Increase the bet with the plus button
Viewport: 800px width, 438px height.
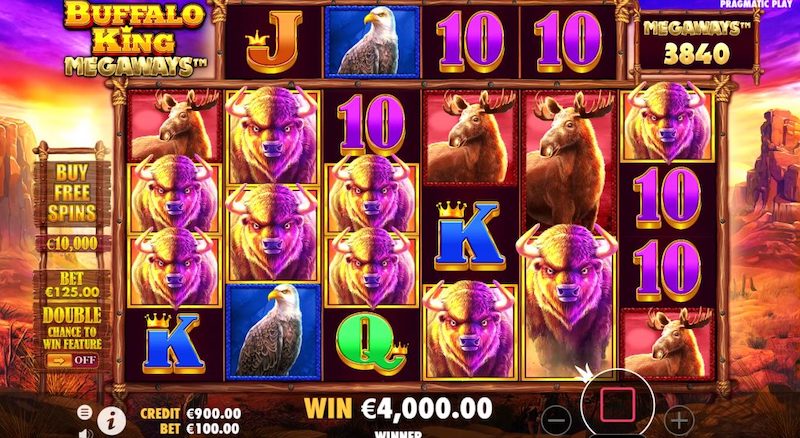tap(680, 420)
